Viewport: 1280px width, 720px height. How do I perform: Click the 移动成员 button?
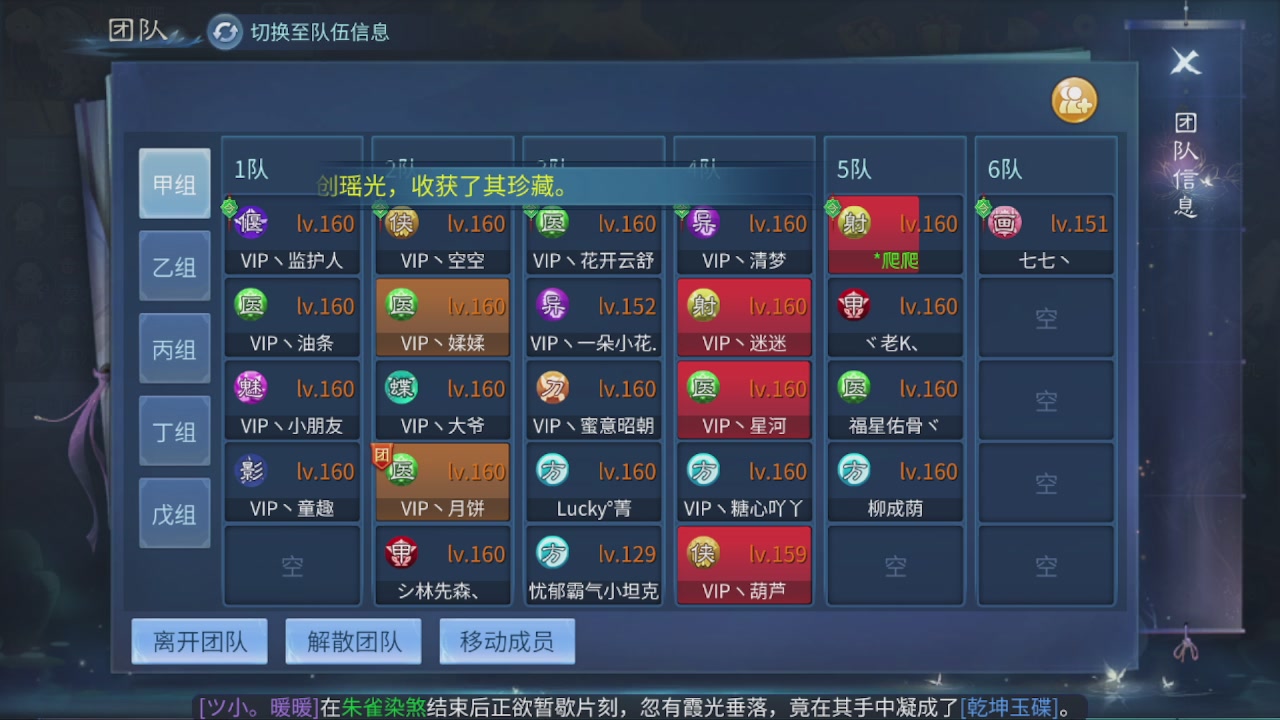click(507, 642)
